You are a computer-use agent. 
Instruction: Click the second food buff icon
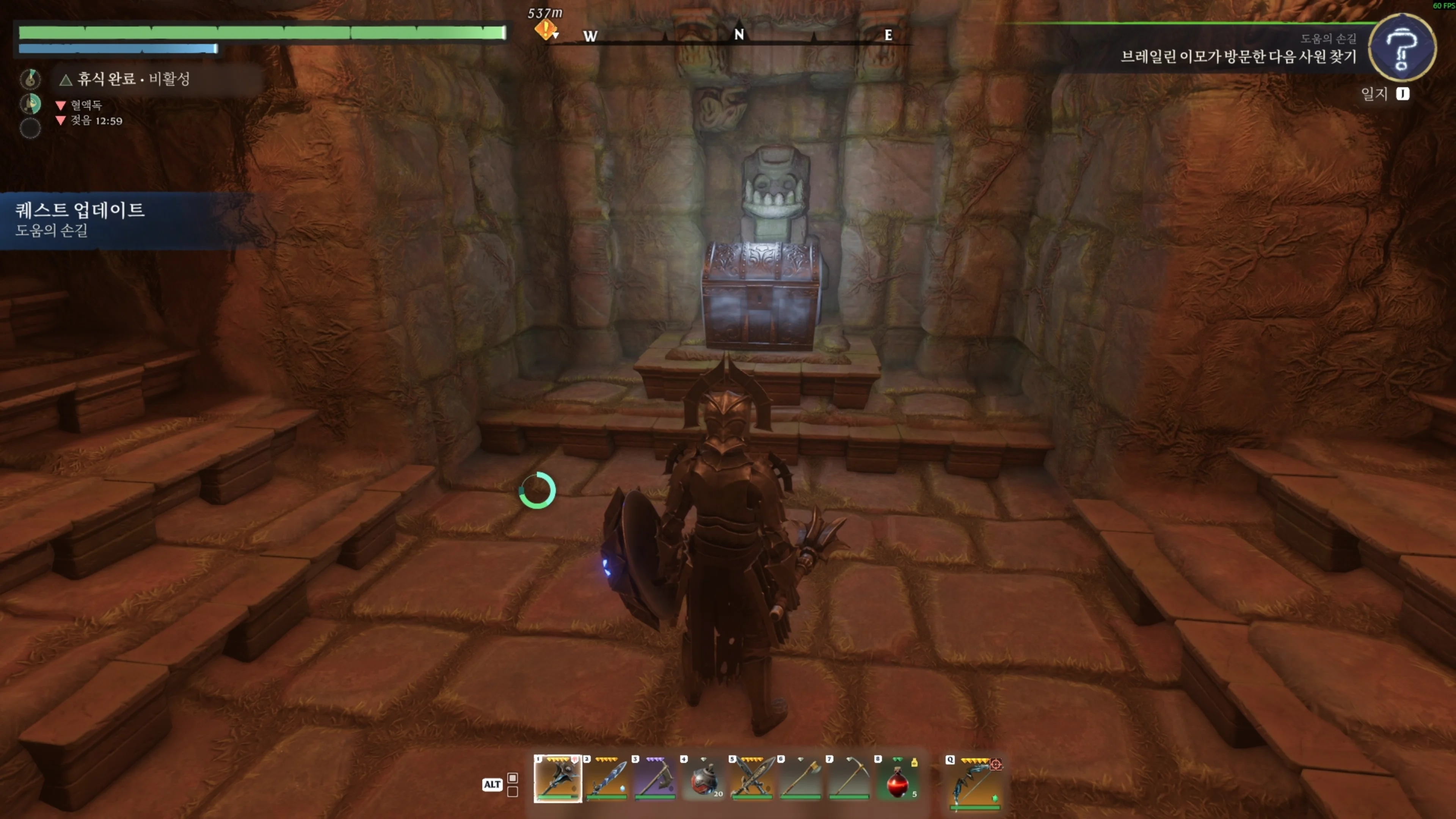(30, 104)
